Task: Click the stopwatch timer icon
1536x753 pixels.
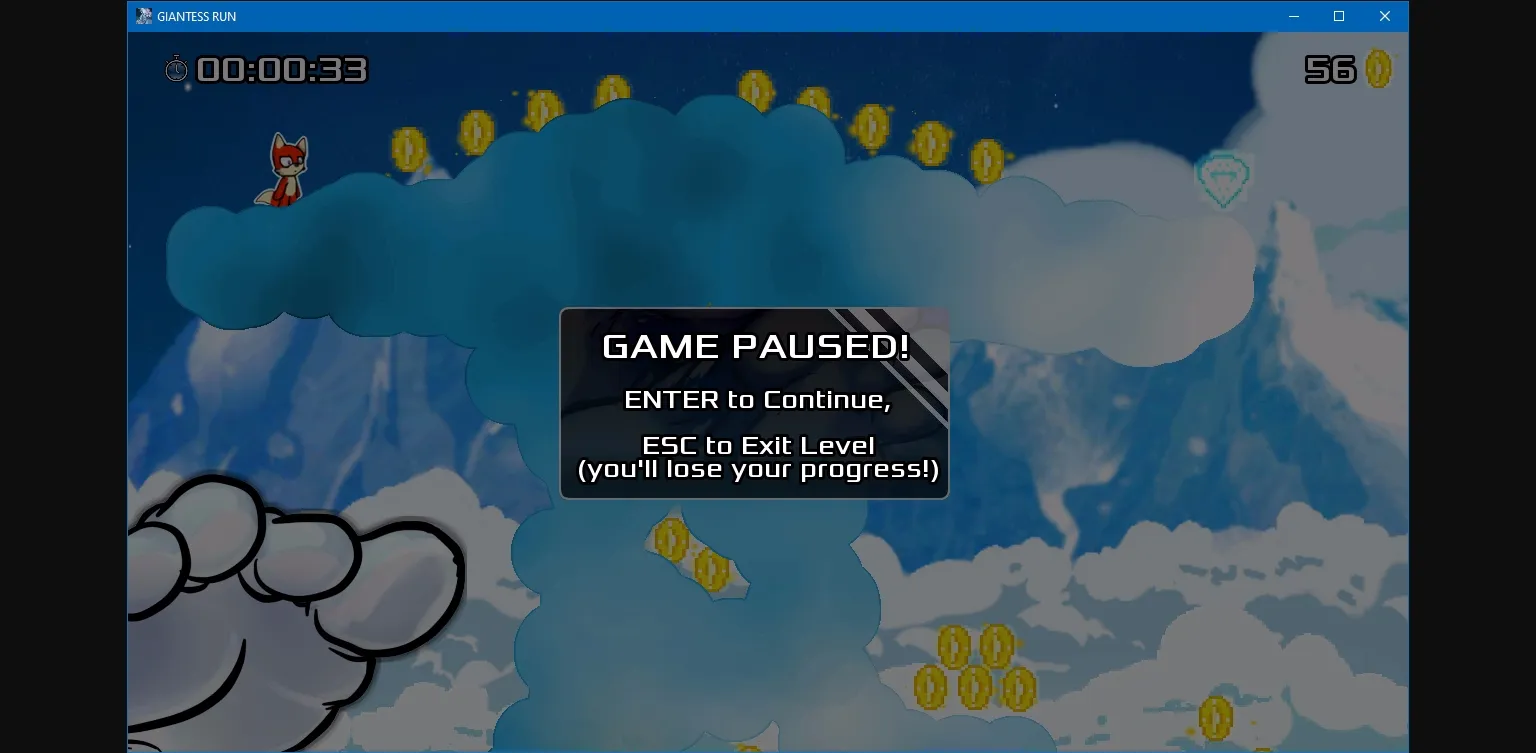Action: 177,69
